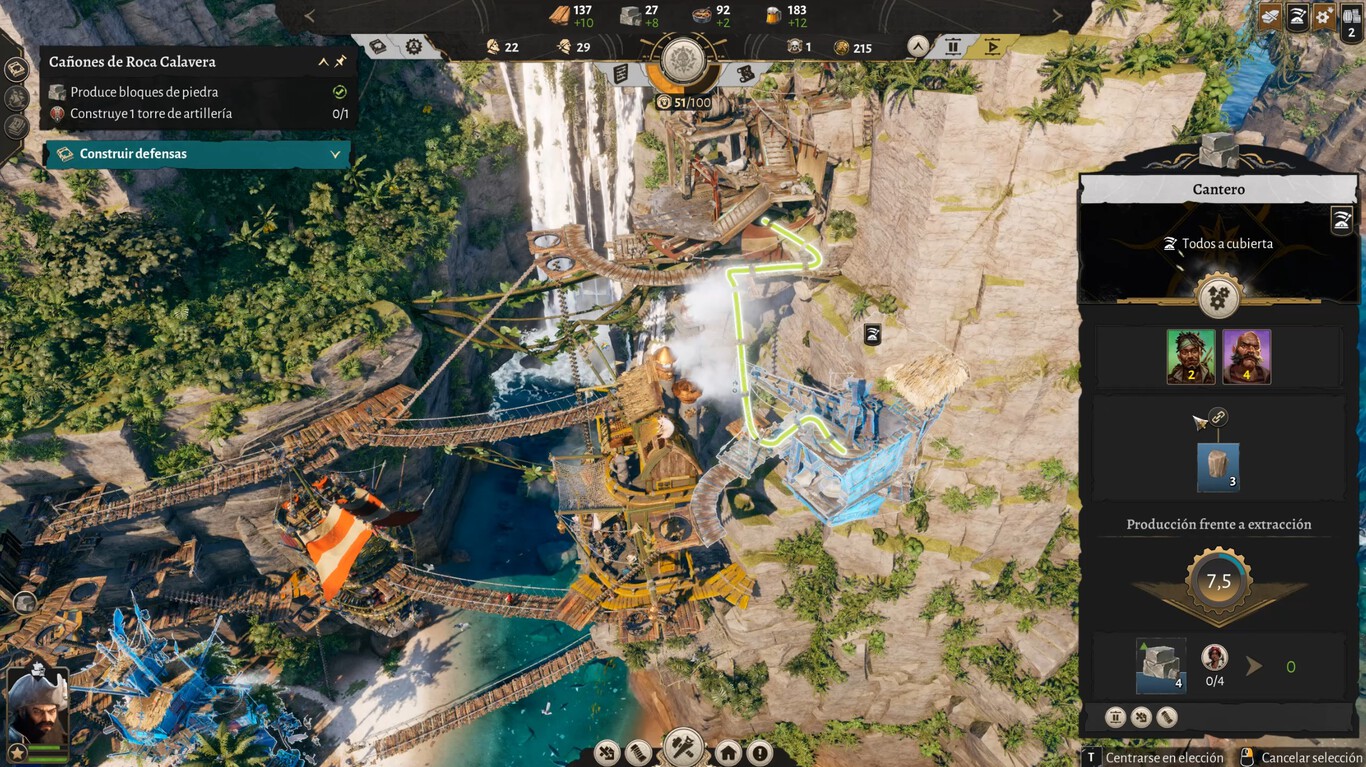This screenshot has height=767, width=1366.
Task: Unpin the Cañones de Roca Calavera quest
Action: tap(340, 62)
